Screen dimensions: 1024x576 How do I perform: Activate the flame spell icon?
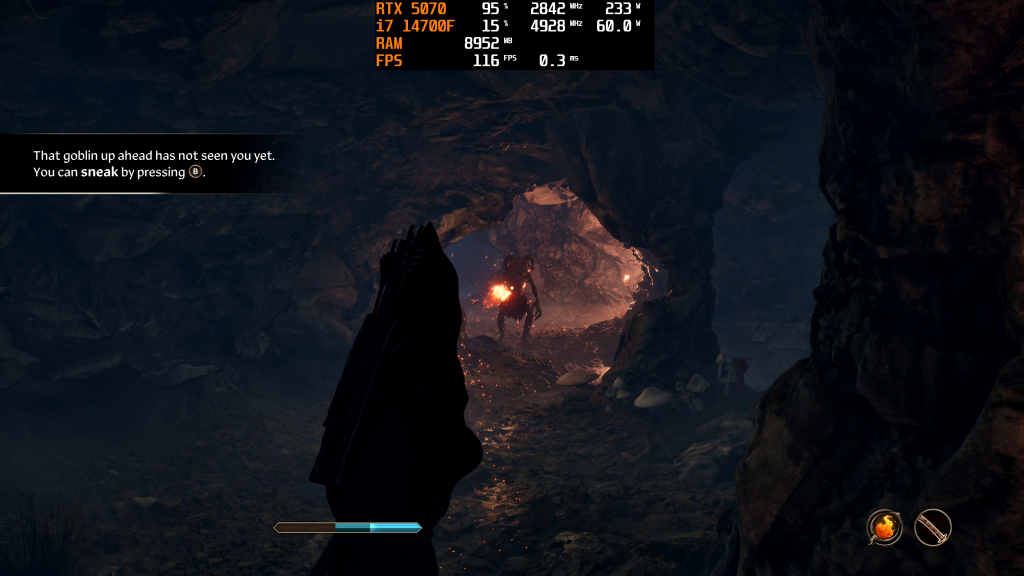pos(884,526)
